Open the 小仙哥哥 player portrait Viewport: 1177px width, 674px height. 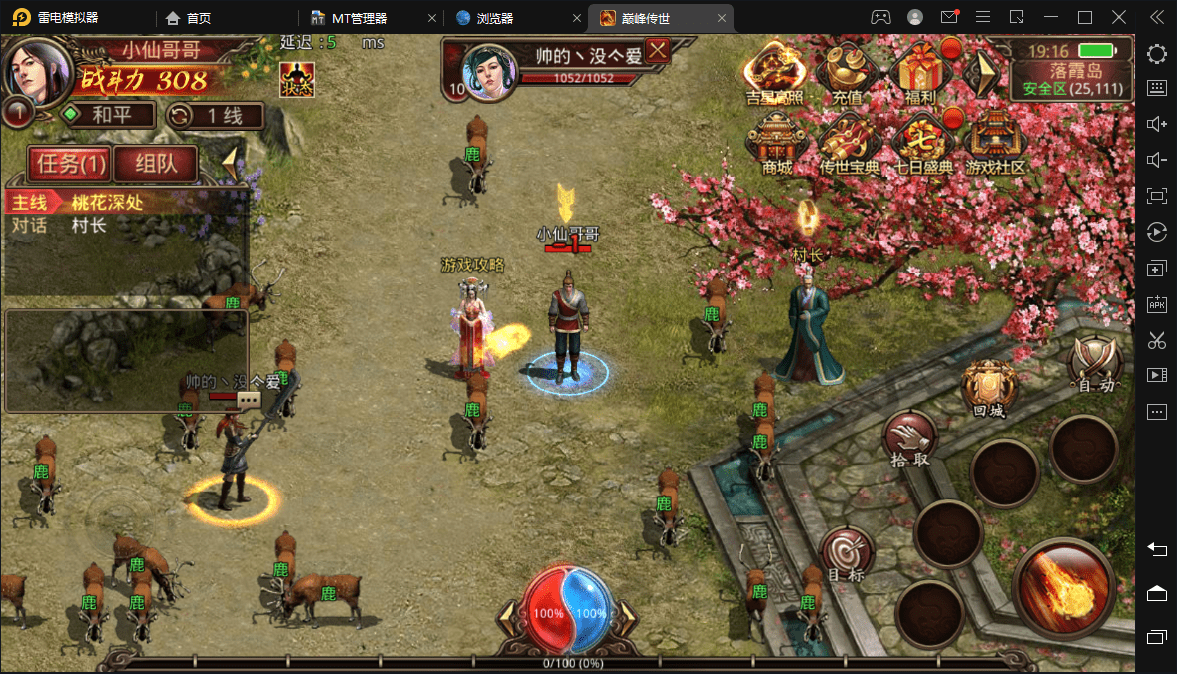(37, 68)
